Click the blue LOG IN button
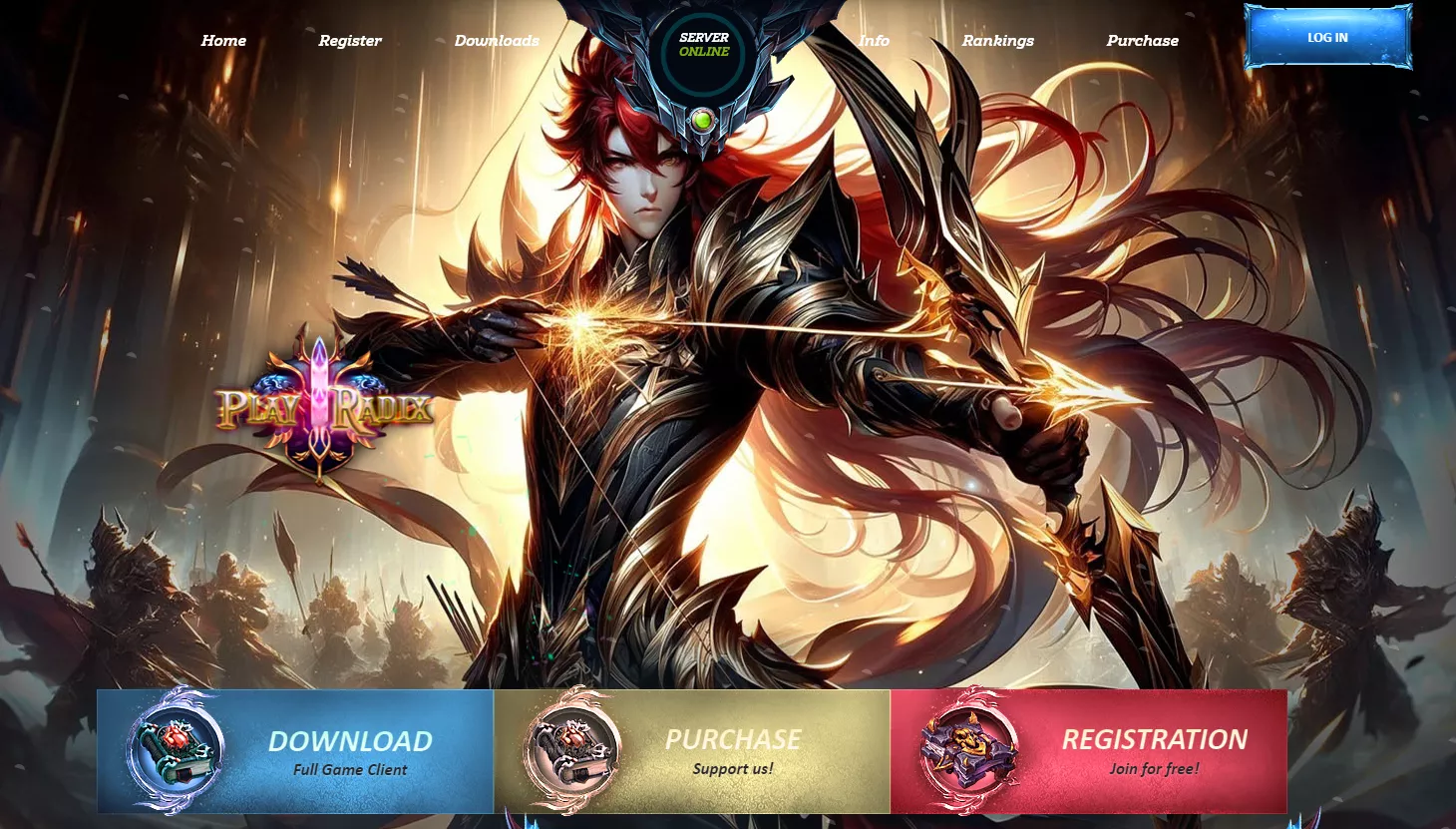1456x829 pixels. pyautogui.click(x=1327, y=38)
